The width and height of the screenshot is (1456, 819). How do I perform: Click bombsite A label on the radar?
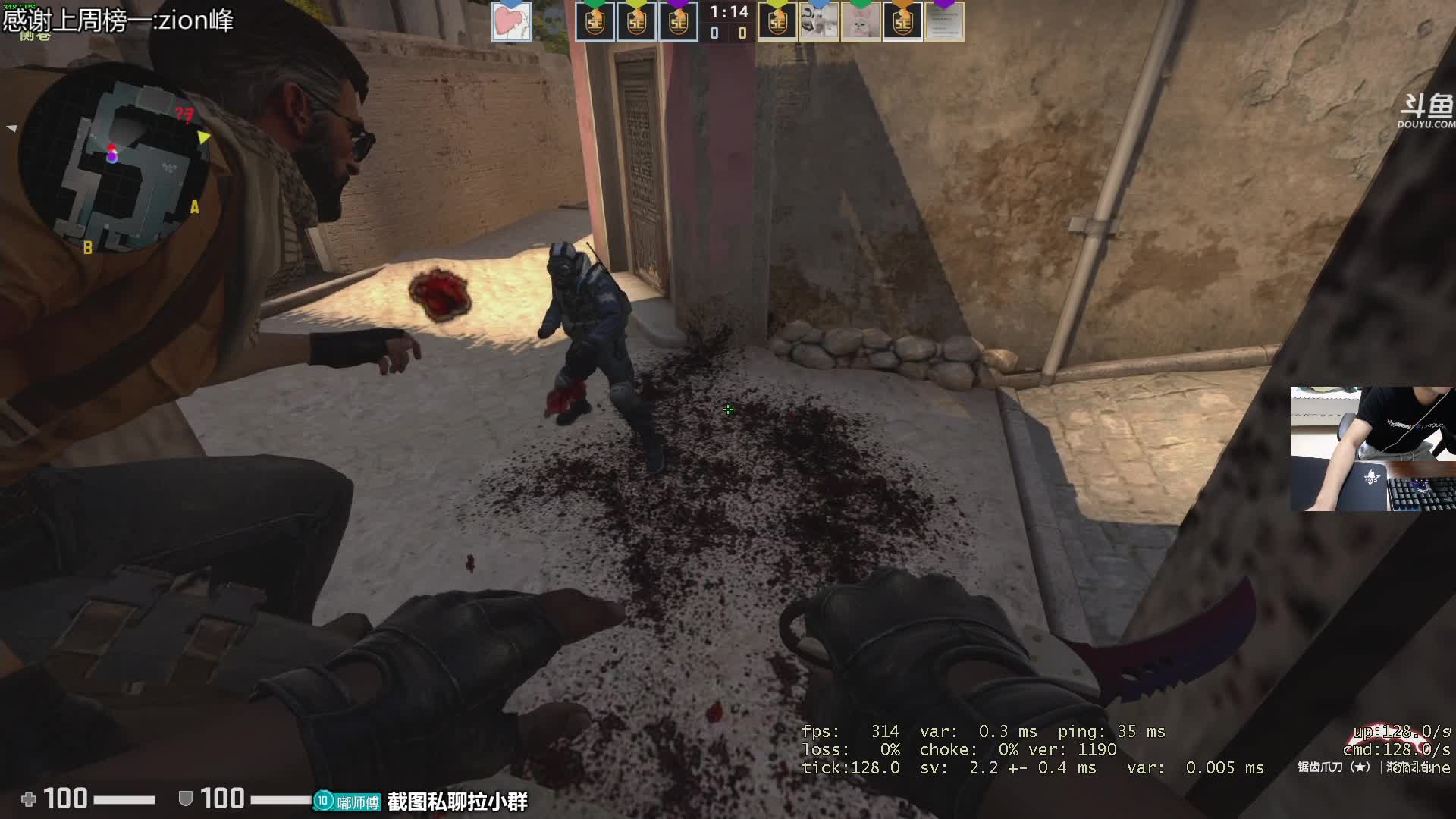point(195,207)
